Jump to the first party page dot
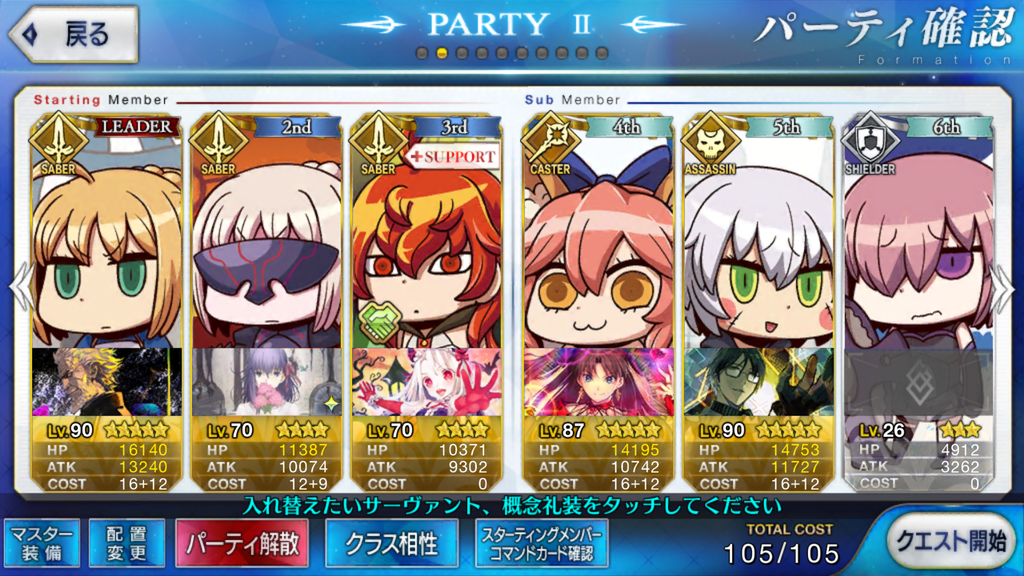 422,52
